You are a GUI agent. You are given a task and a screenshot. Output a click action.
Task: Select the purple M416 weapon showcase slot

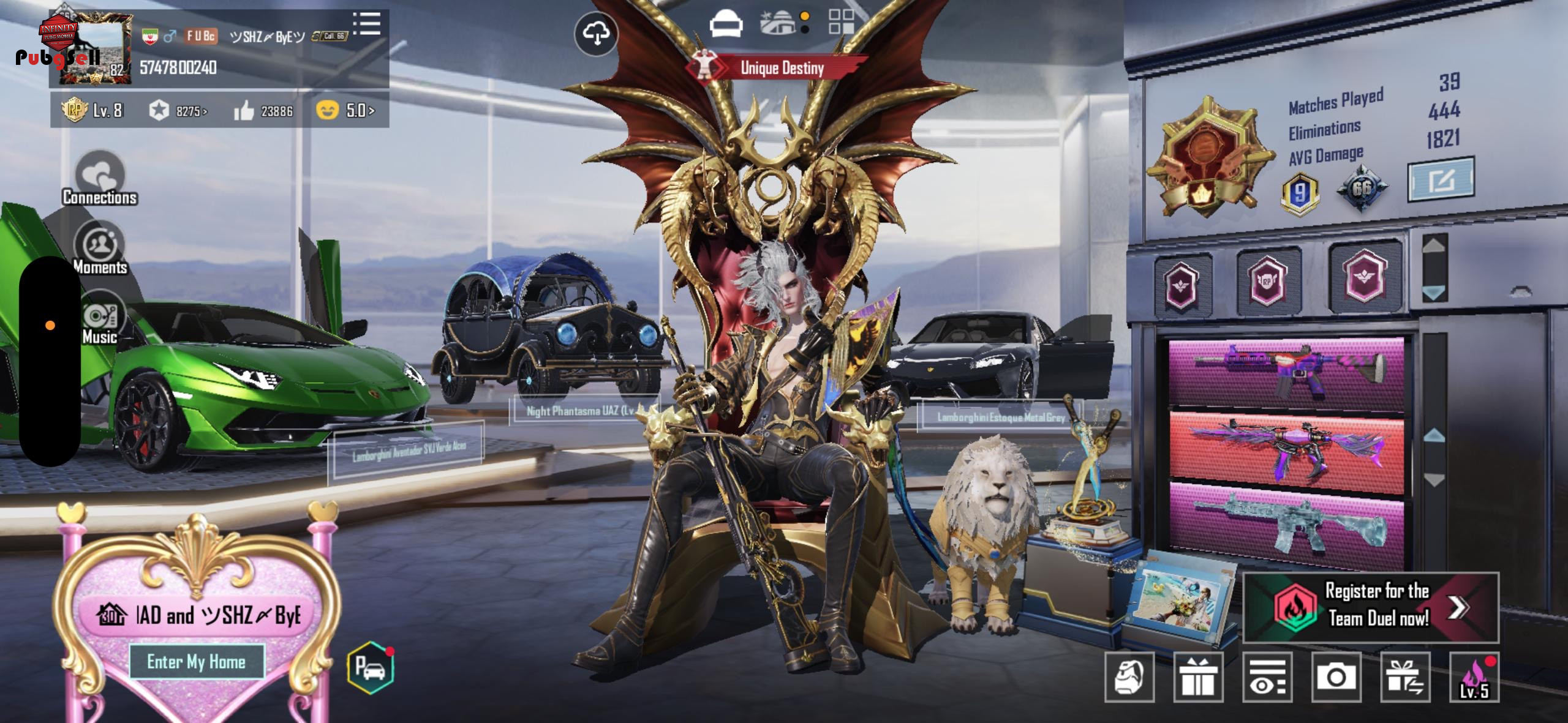1286,373
